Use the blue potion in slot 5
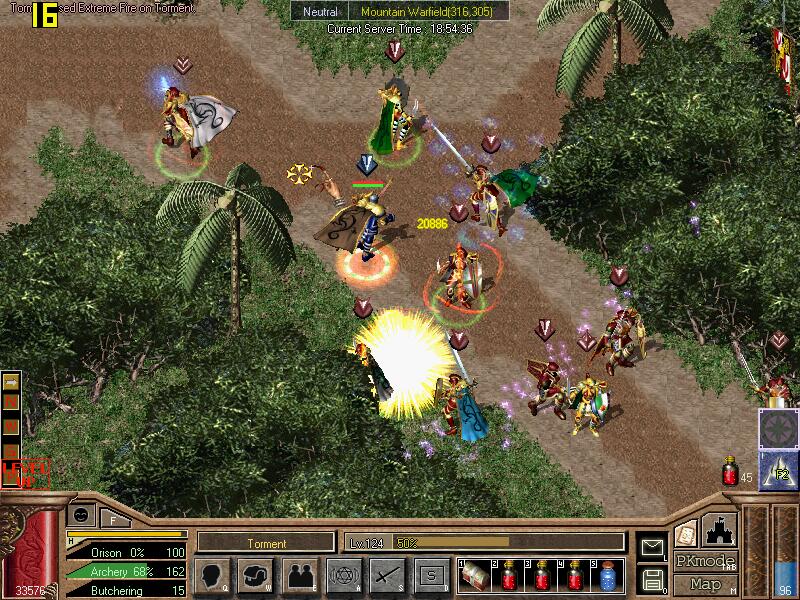Image resolution: width=800 pixels, height=600 pixels. coord(606,577)
